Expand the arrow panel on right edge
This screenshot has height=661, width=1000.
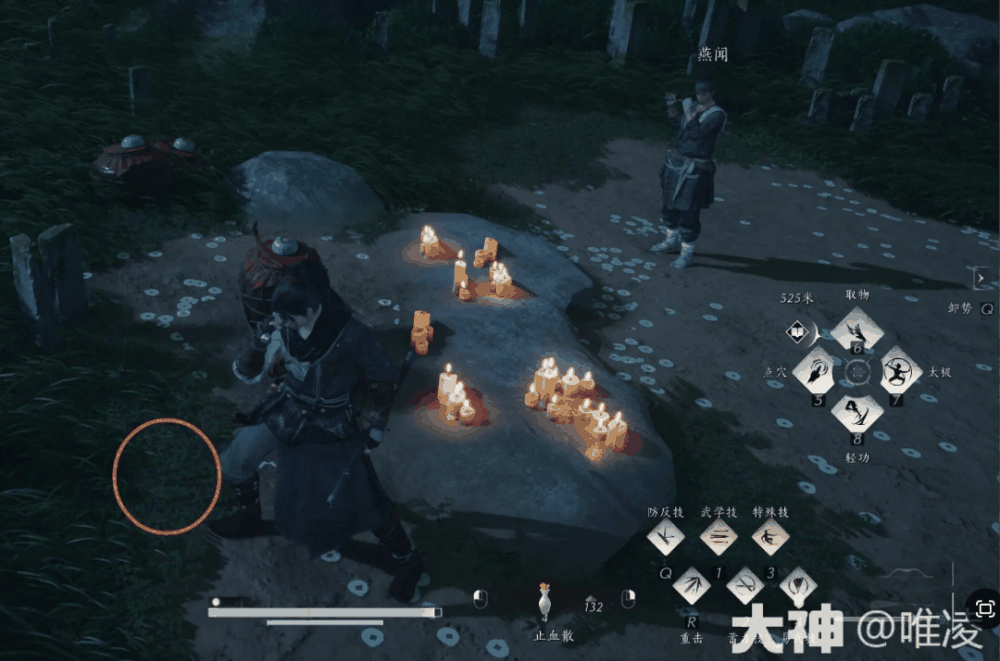tap(981, 277)
